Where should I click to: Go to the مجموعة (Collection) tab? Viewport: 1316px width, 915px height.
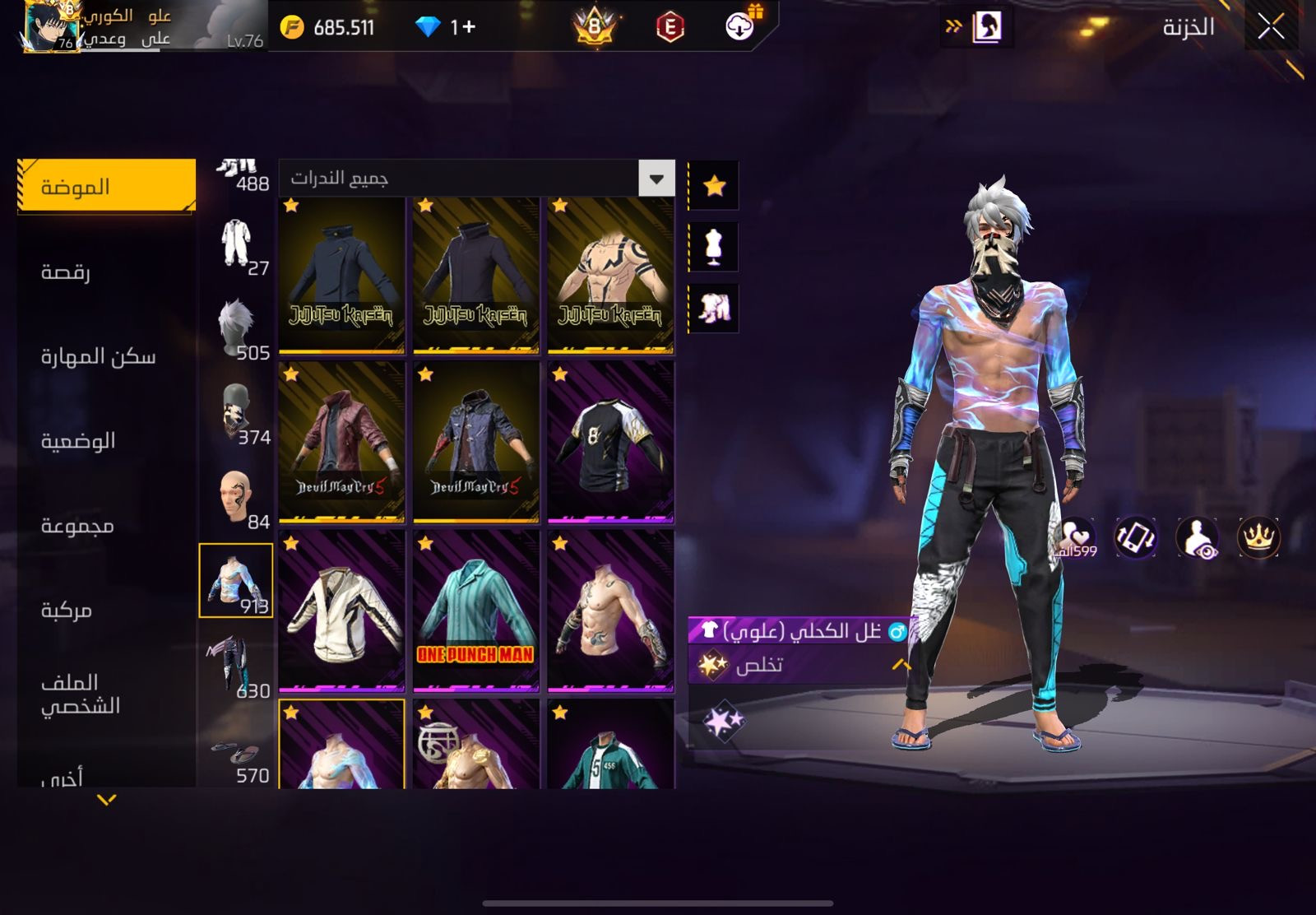pyautogui.click(x=77, y=525)
